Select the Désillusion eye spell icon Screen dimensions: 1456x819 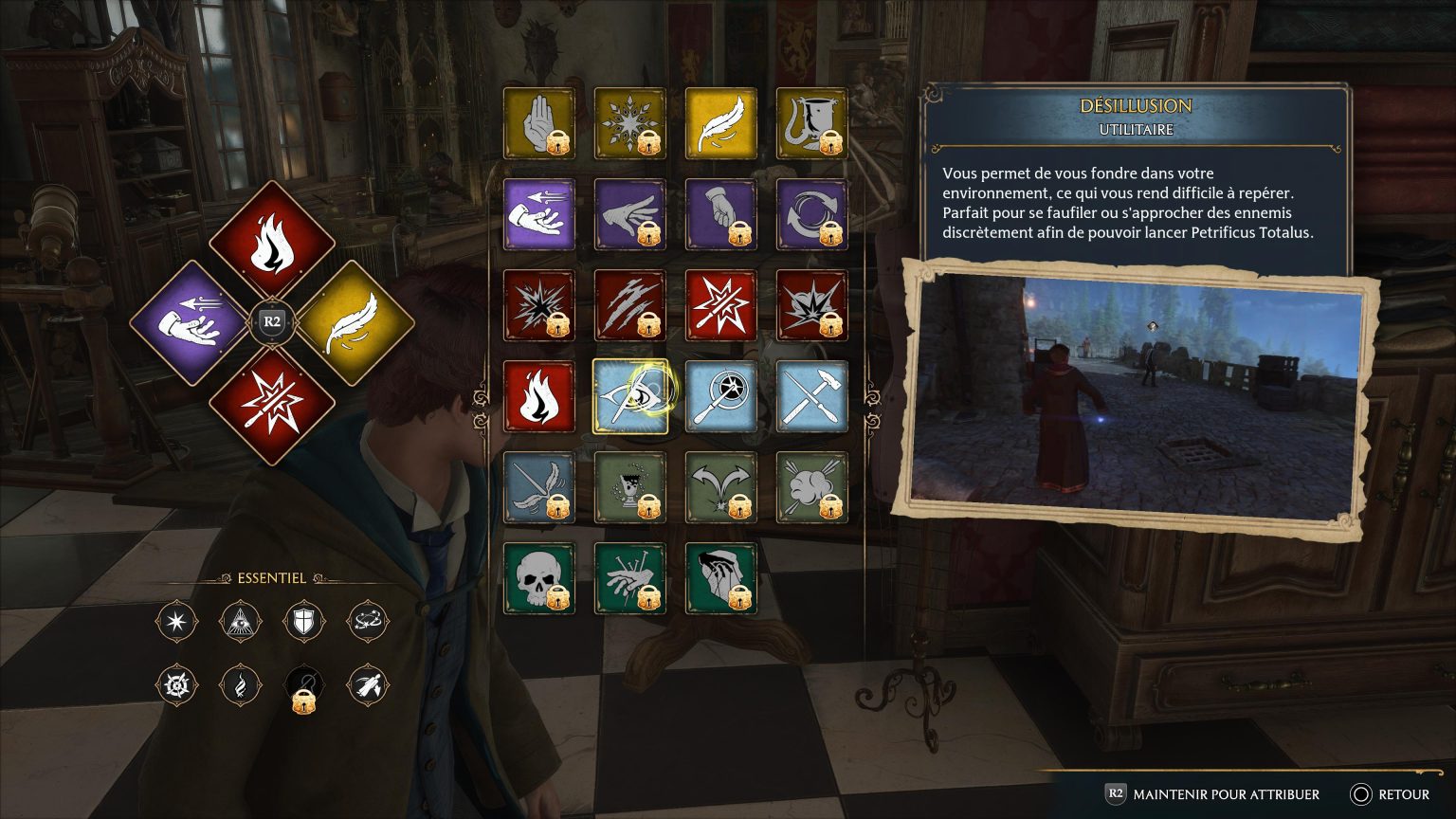(x=630, y=396)
